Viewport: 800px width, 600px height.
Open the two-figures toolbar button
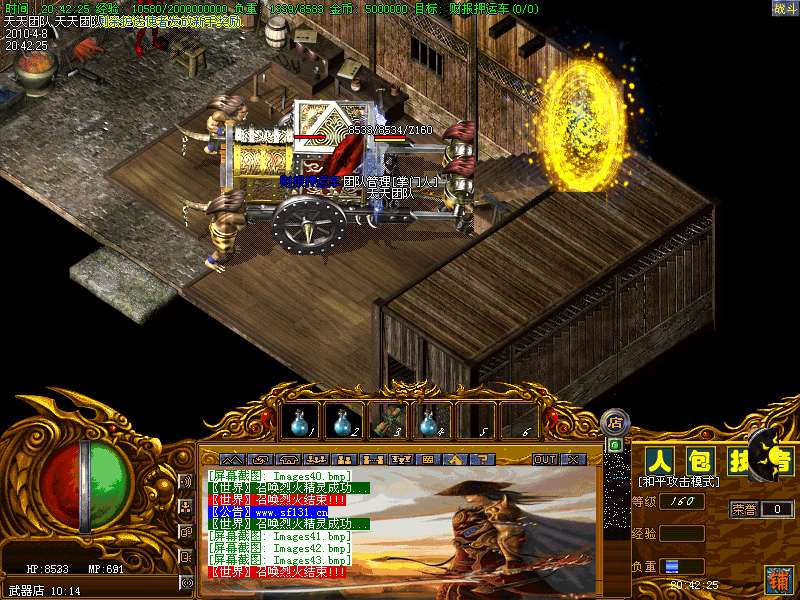(344, 459)
